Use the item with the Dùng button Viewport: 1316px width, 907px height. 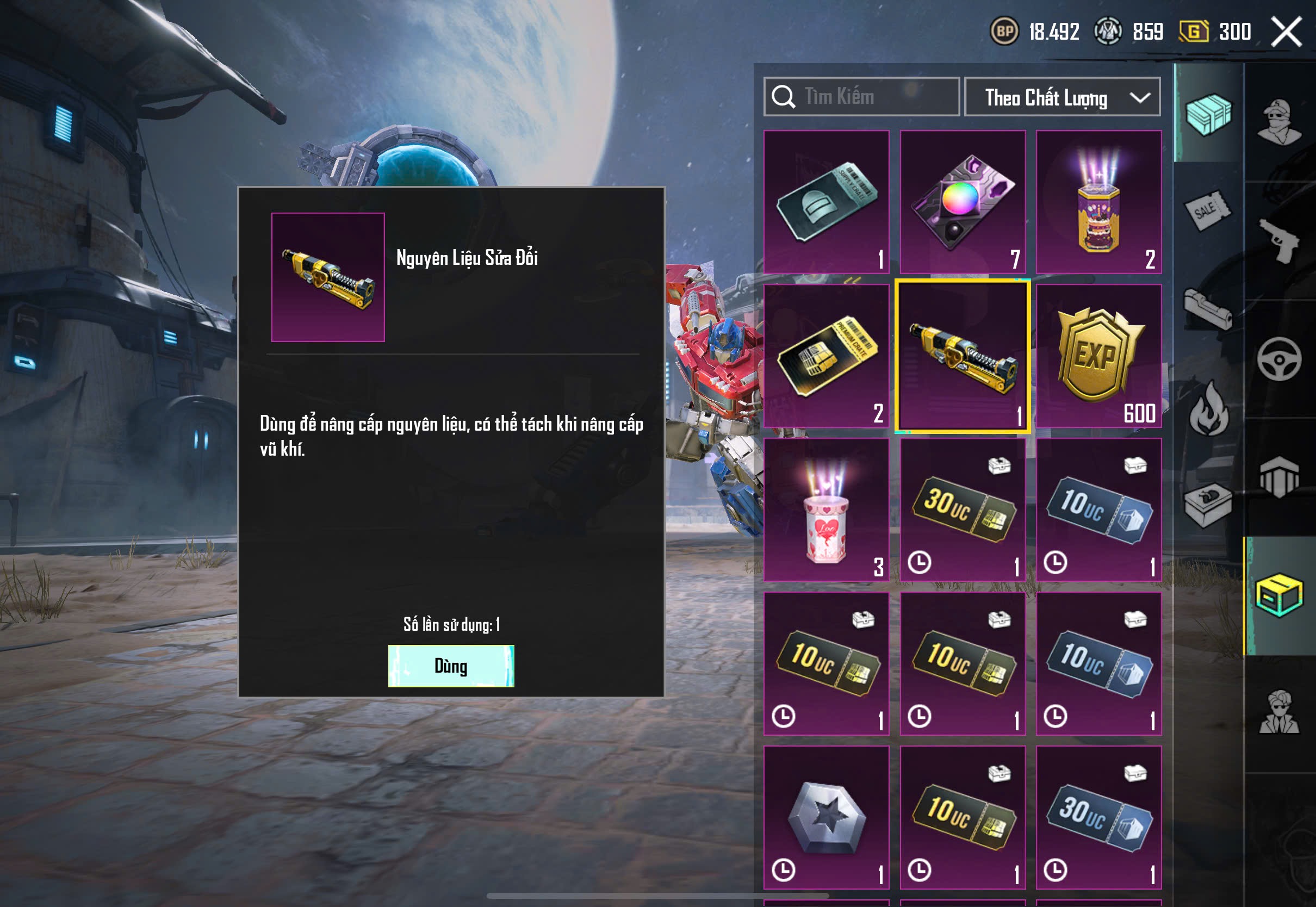[x=451, y=666]
